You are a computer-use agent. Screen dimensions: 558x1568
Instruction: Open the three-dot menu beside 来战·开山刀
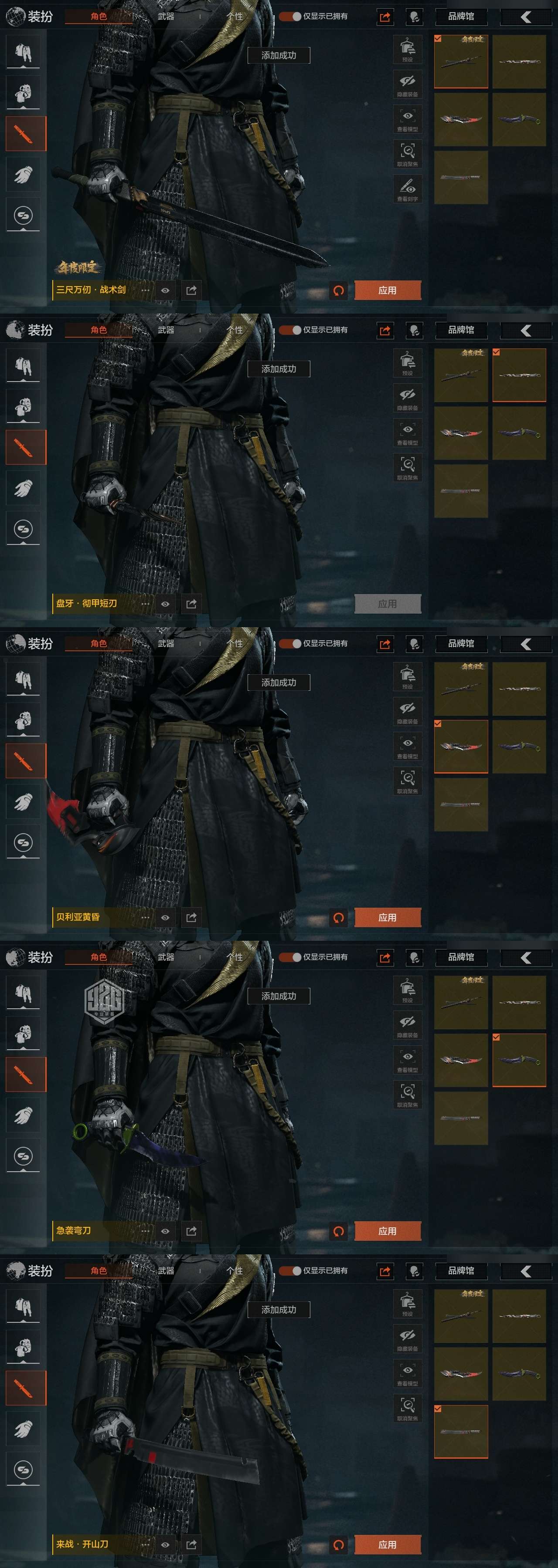[145, 1544]
